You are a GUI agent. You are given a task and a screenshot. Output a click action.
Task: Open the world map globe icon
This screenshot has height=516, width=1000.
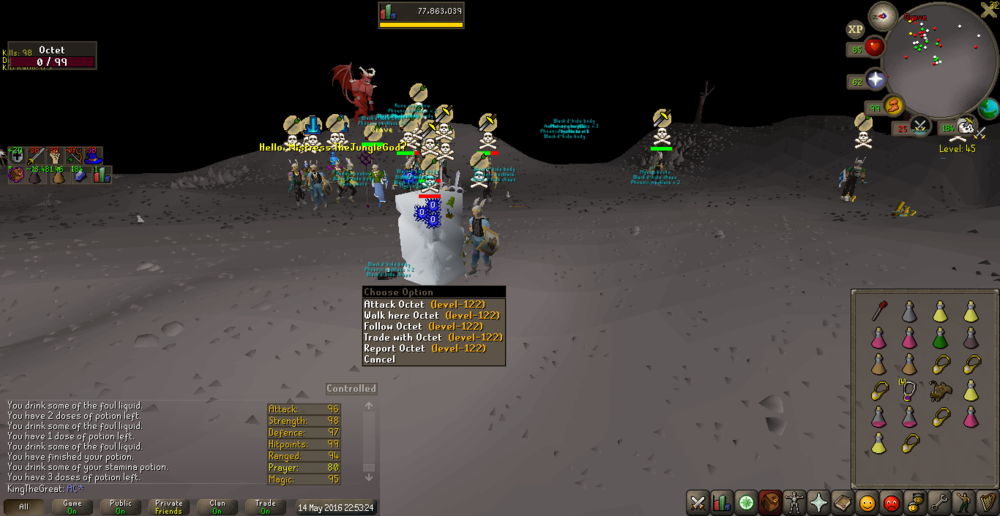pos(989,108)
